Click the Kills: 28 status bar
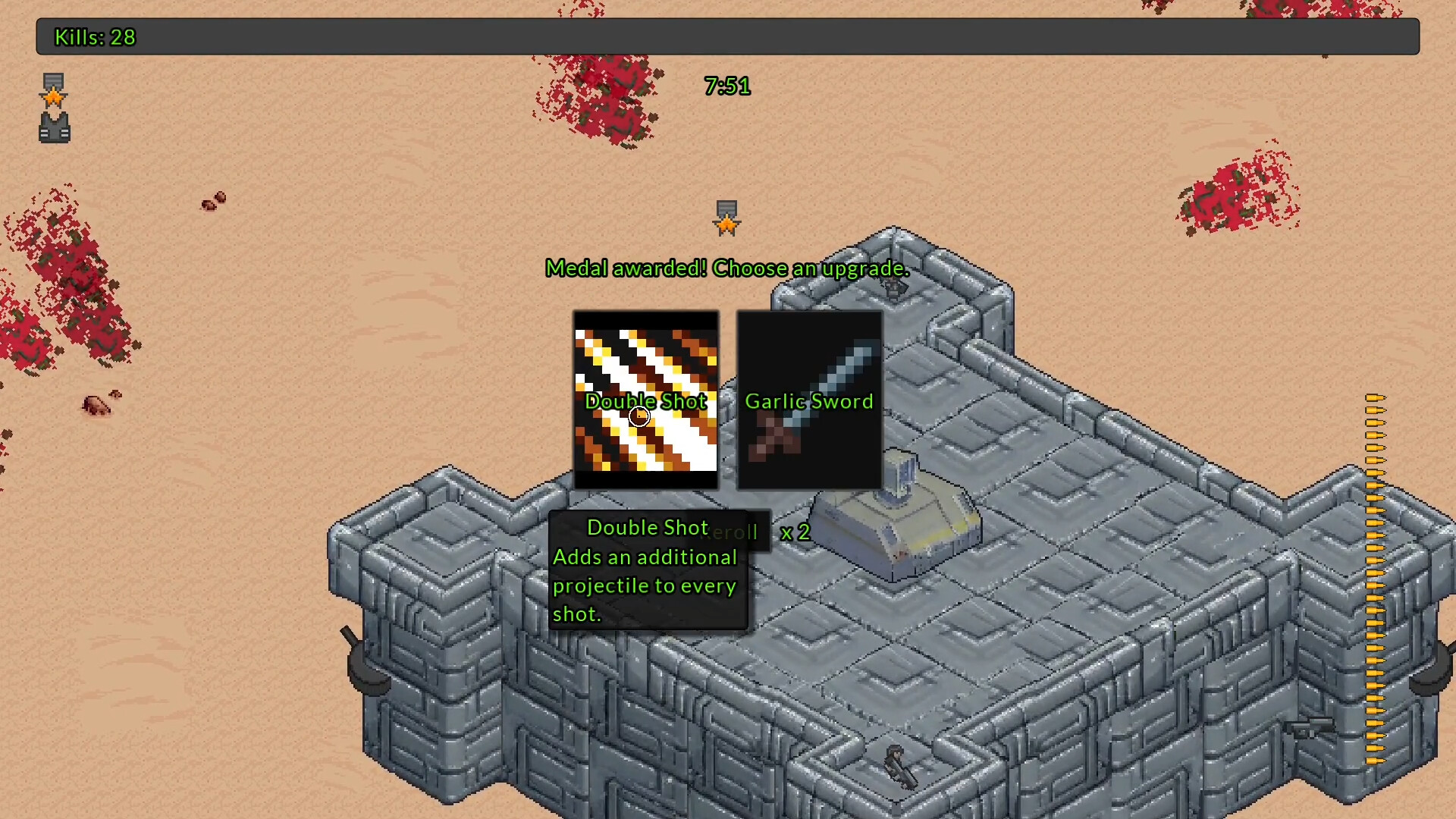Image resolution: width=1456 pixels, height=819 pixels. click(x=94, y=37)
